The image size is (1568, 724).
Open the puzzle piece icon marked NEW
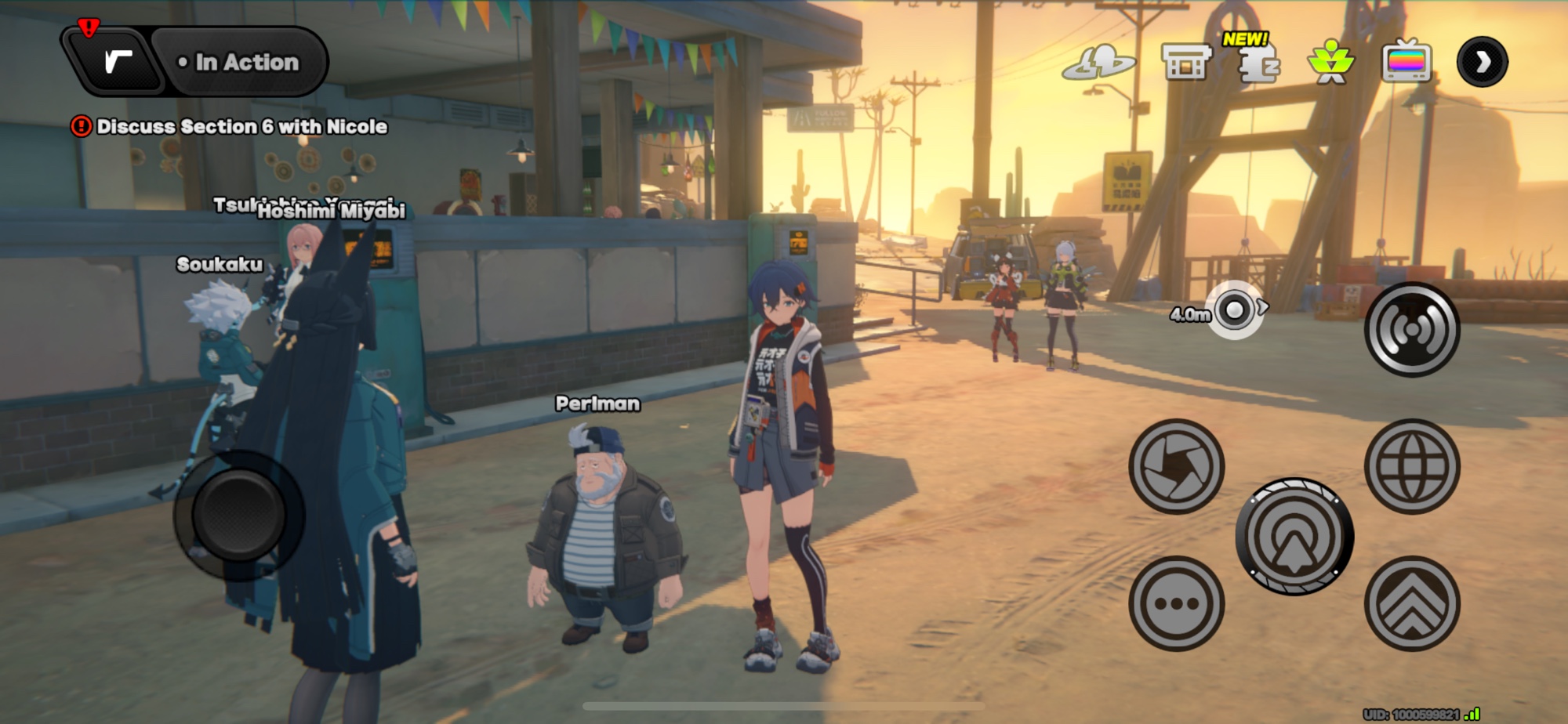[1258, 63]
